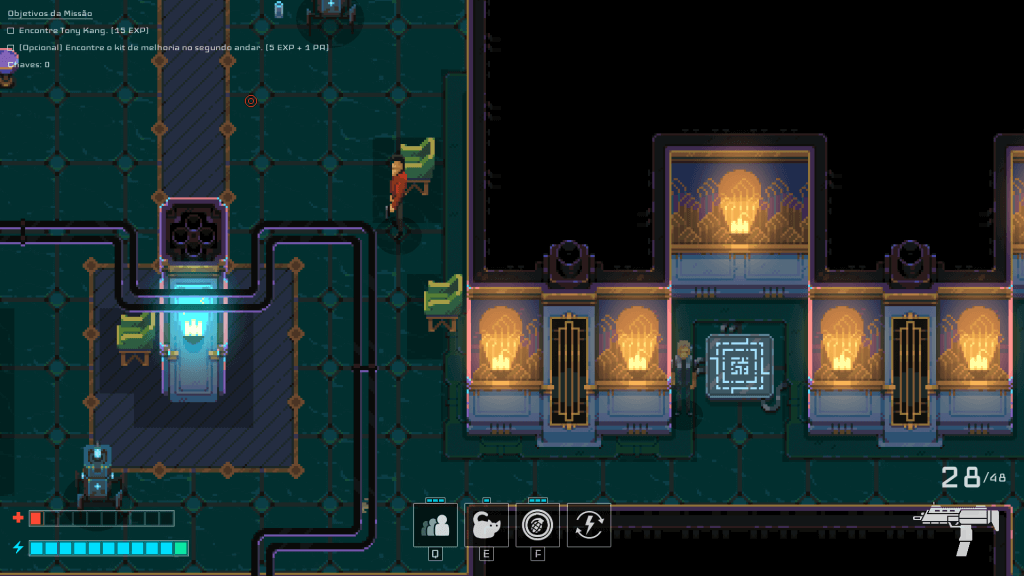Activate the three-figures clone ability
The height and width of the screenshot is (576, 1024).
(x=436, y=525)
